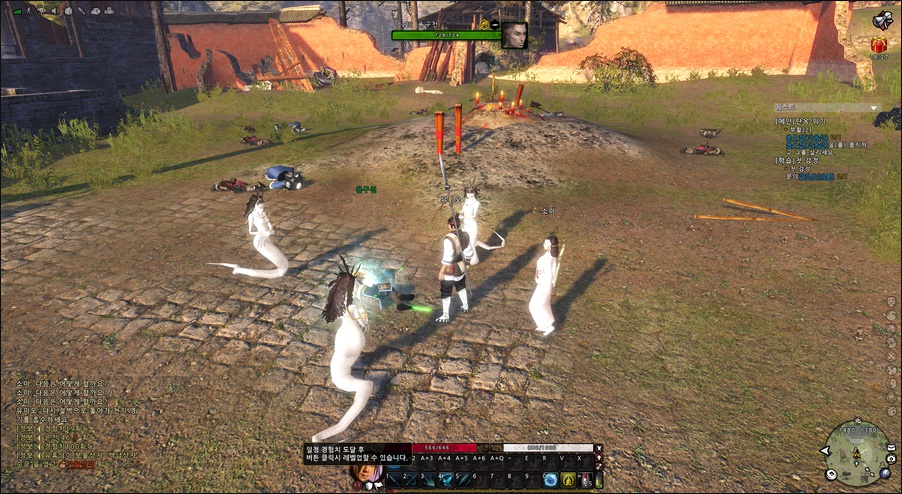Open the red gift box reward
902x494 pixels.
(x=878, y=44)
